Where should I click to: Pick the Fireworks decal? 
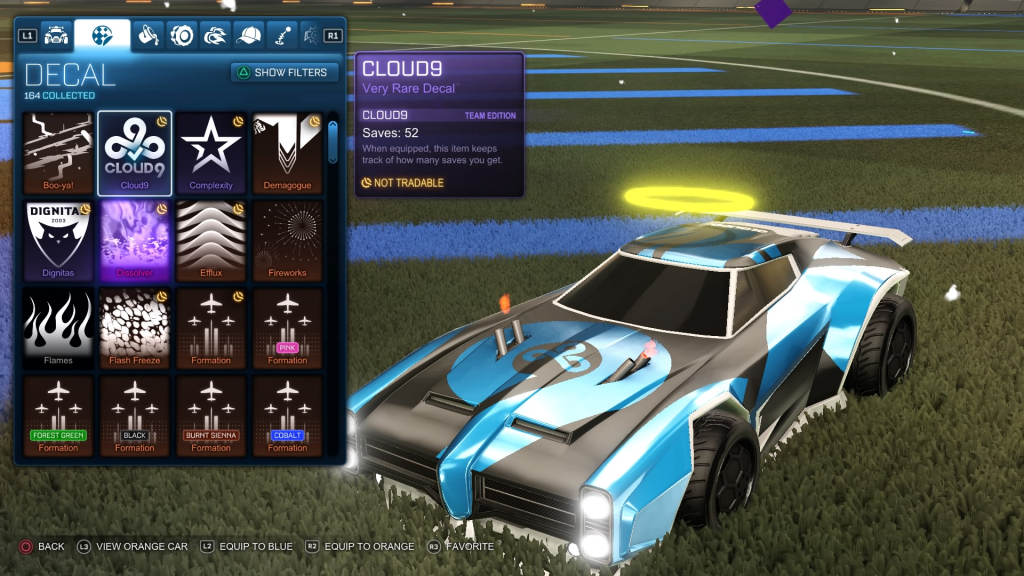click(x=287, y=239)
